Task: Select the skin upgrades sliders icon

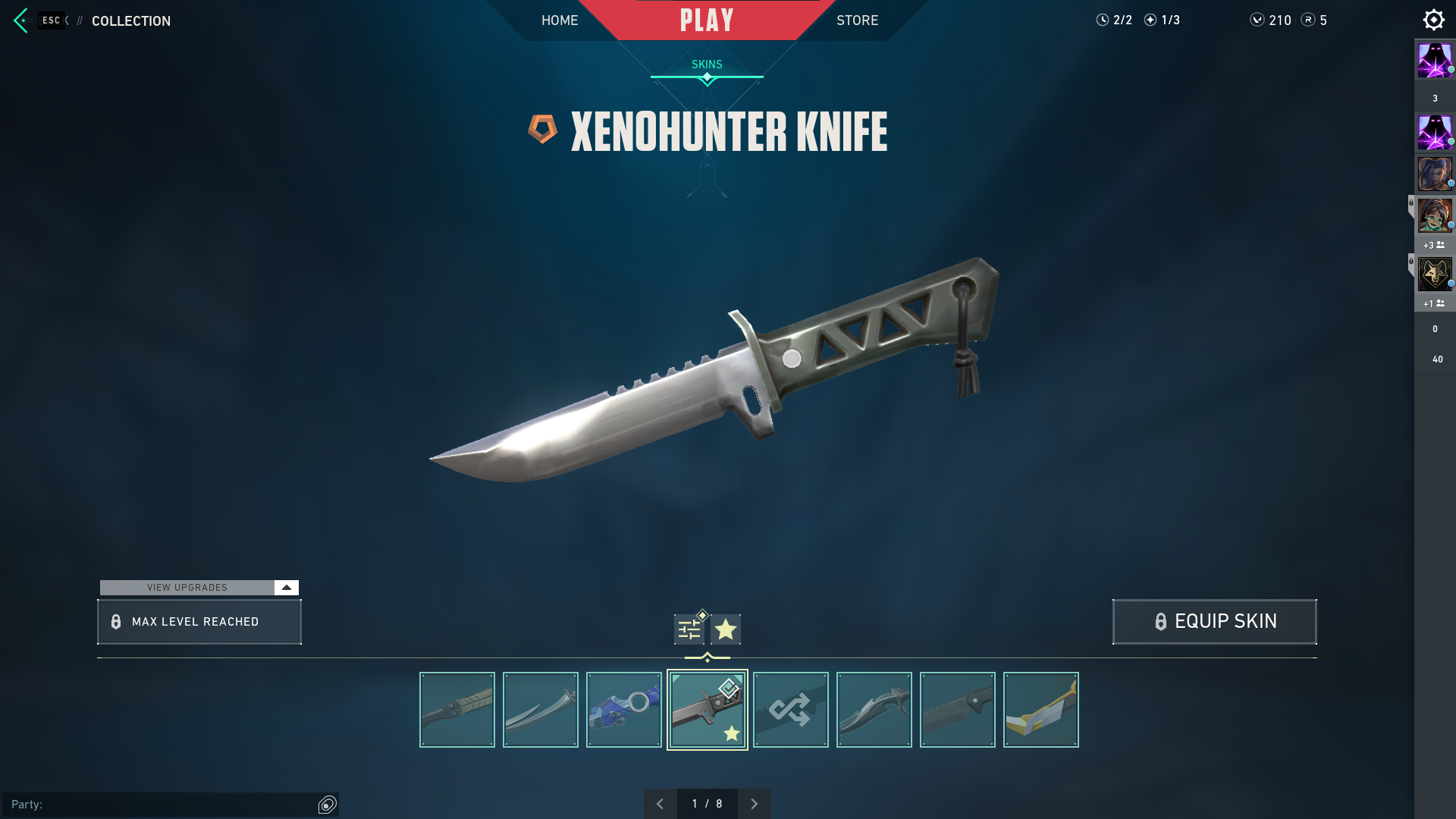Action: (689, 629)
